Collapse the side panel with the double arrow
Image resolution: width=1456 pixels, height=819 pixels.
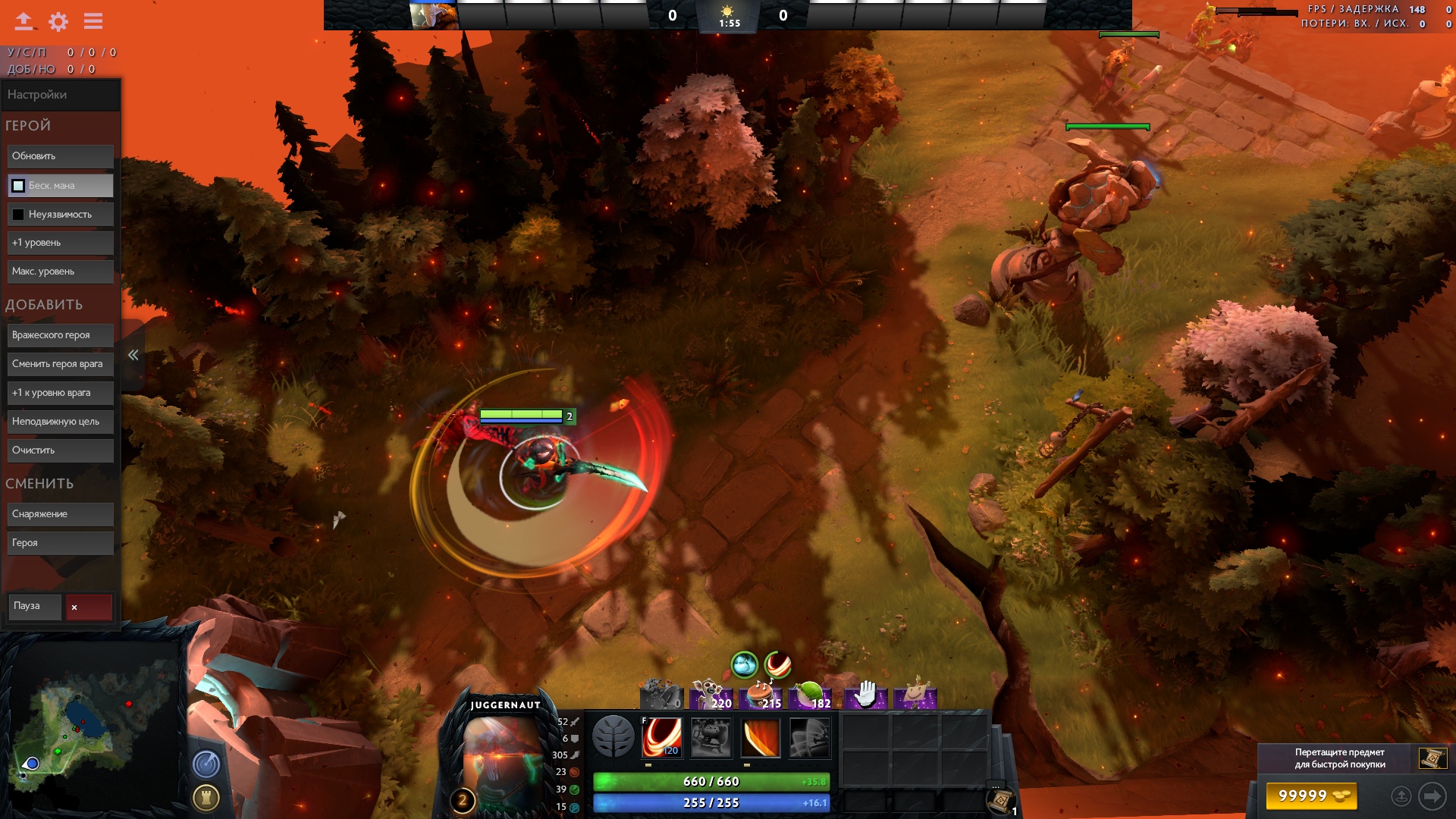(x=133, y=355)
